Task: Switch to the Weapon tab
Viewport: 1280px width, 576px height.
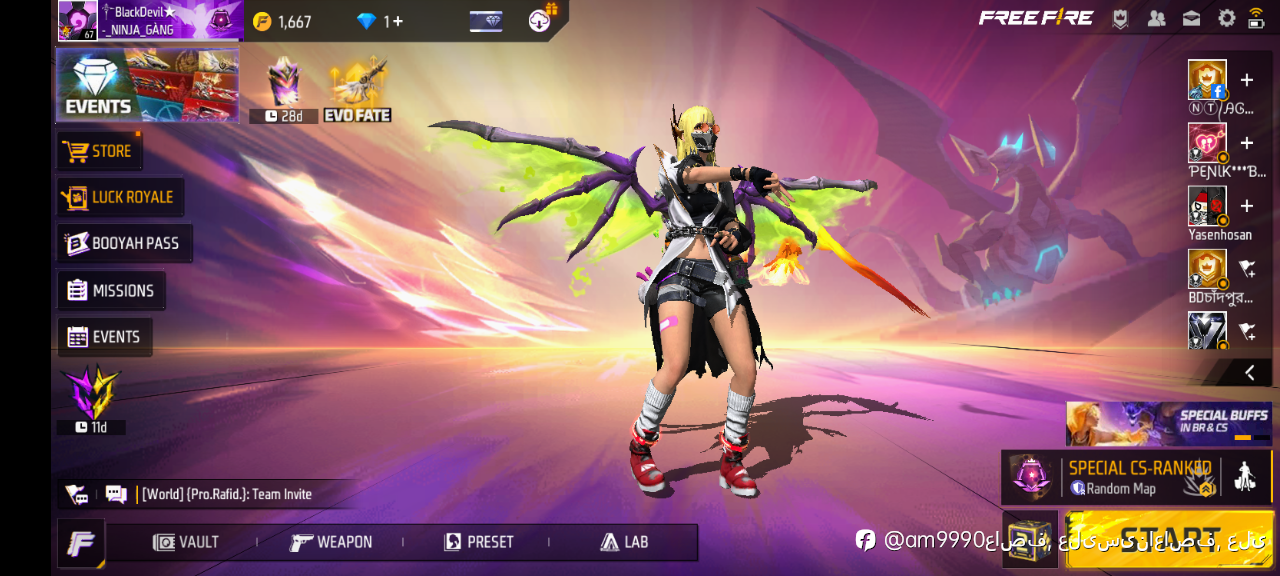Action: [331, 542]
